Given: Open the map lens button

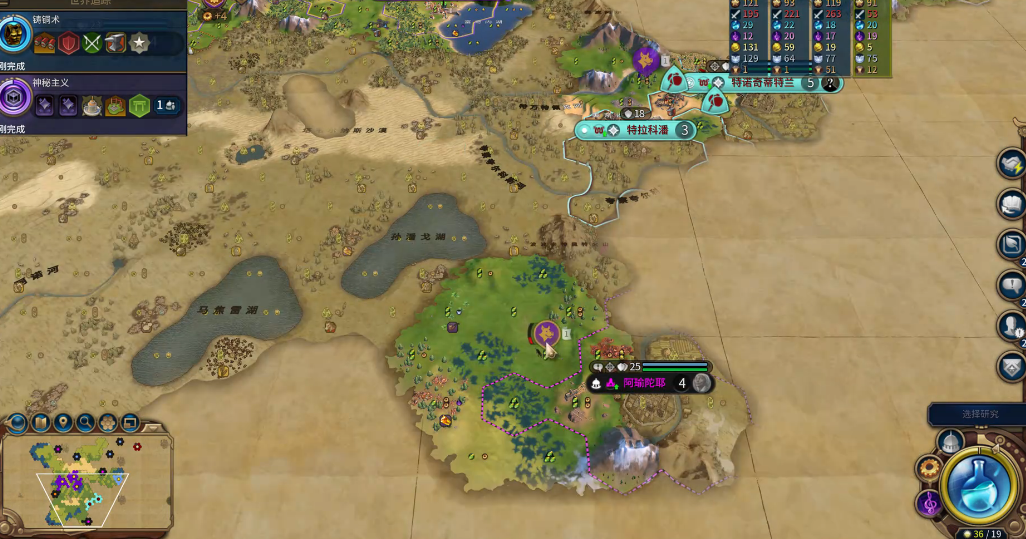Looking at the screenshot, I should click(x=41, y=423).
